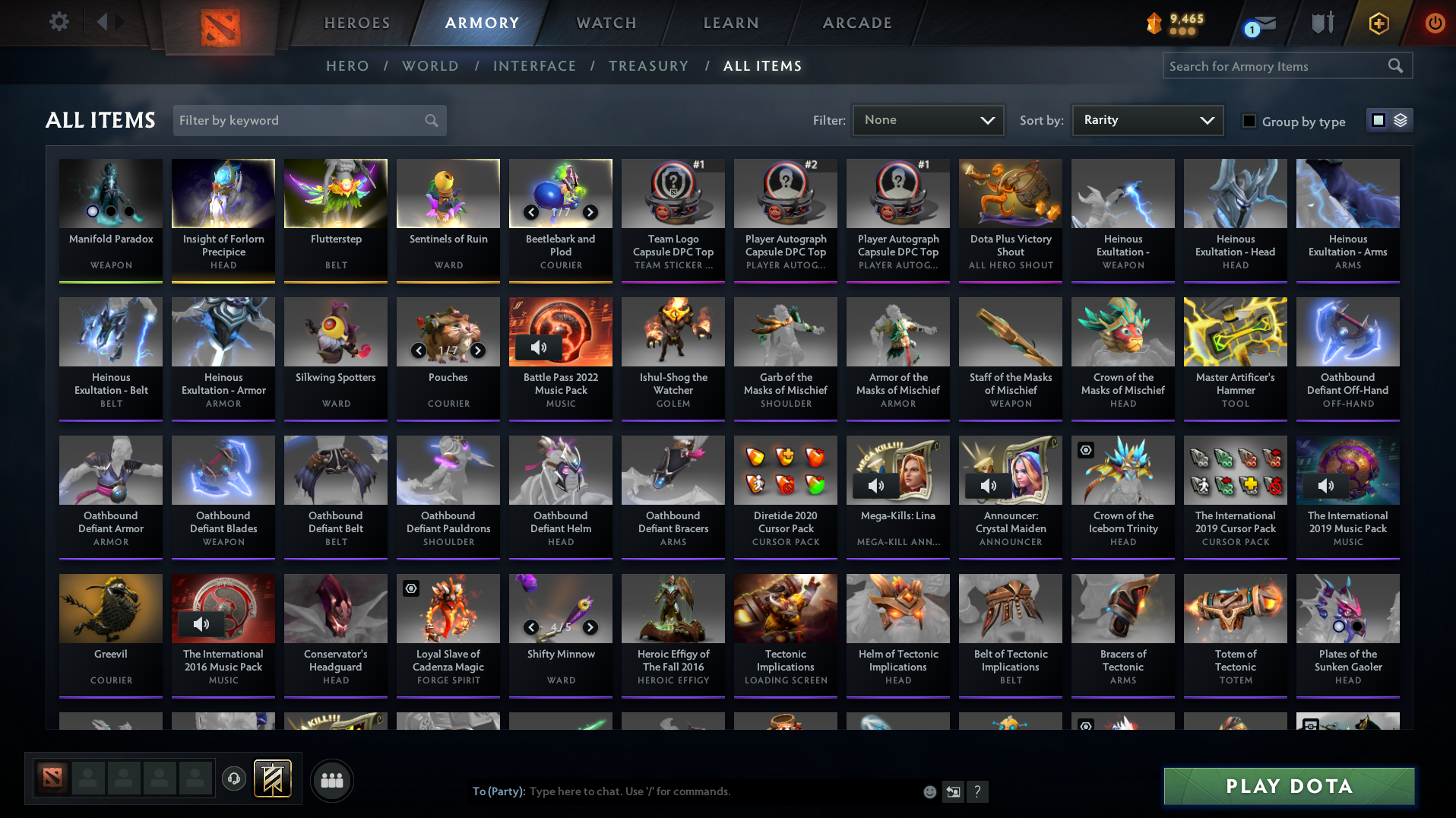Image resolution: width=1456 pixels, height=818 pixels.
Task: Click the magnifier in the keyword filter field
Action: (430, 120)
